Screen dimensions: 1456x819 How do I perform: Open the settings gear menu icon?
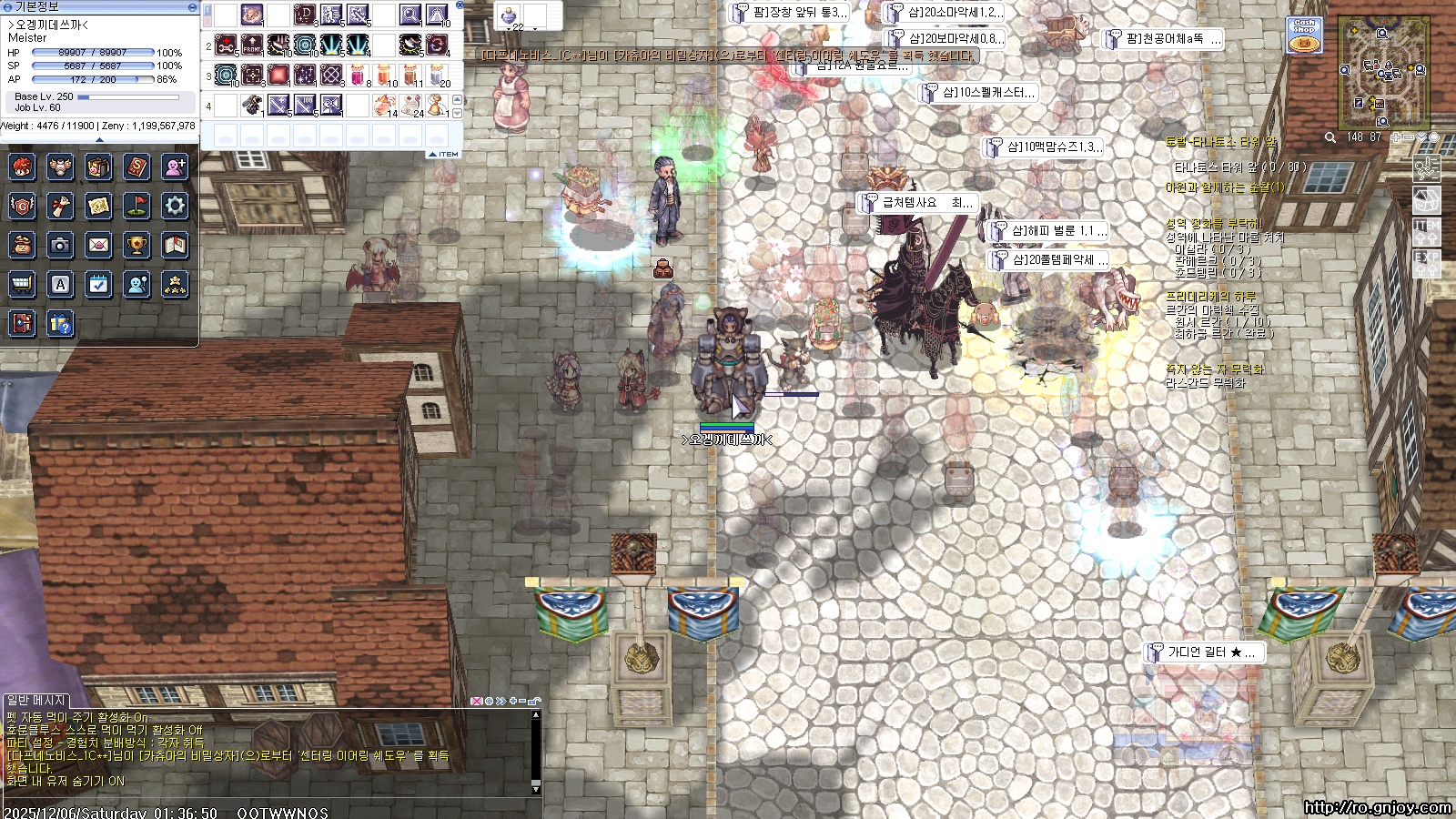click(175, 206)
